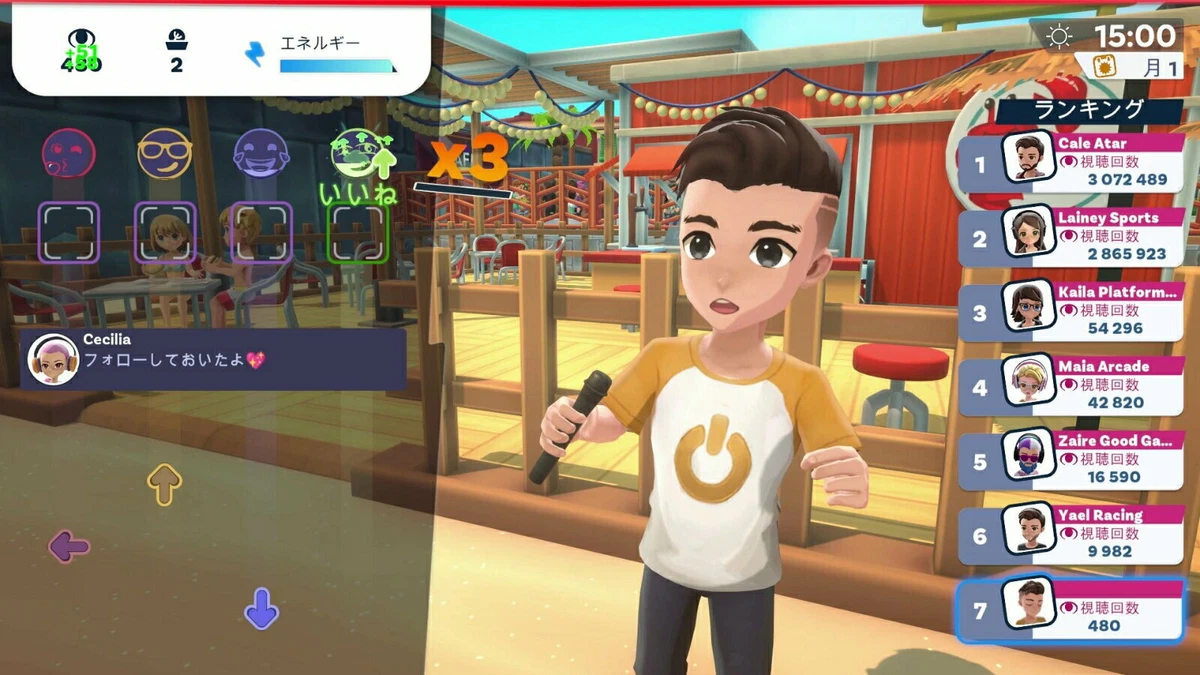Click the blue down arrow note
1200x675 pixels.
tap(261, 608)
